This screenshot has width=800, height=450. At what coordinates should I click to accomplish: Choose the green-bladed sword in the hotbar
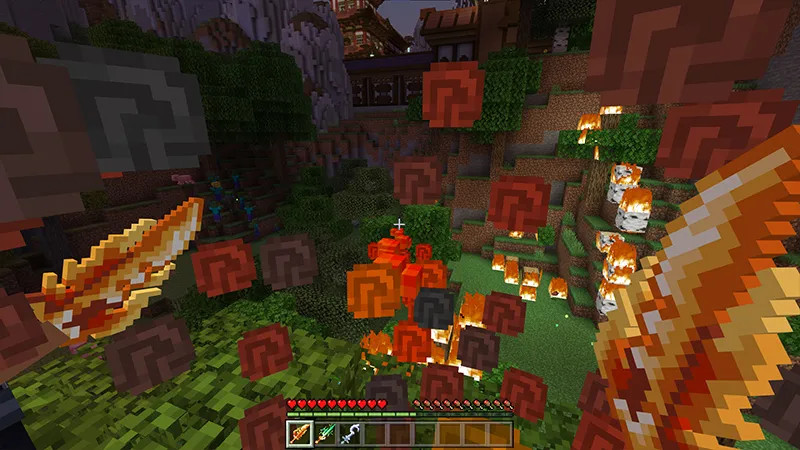tap(324, 434)
